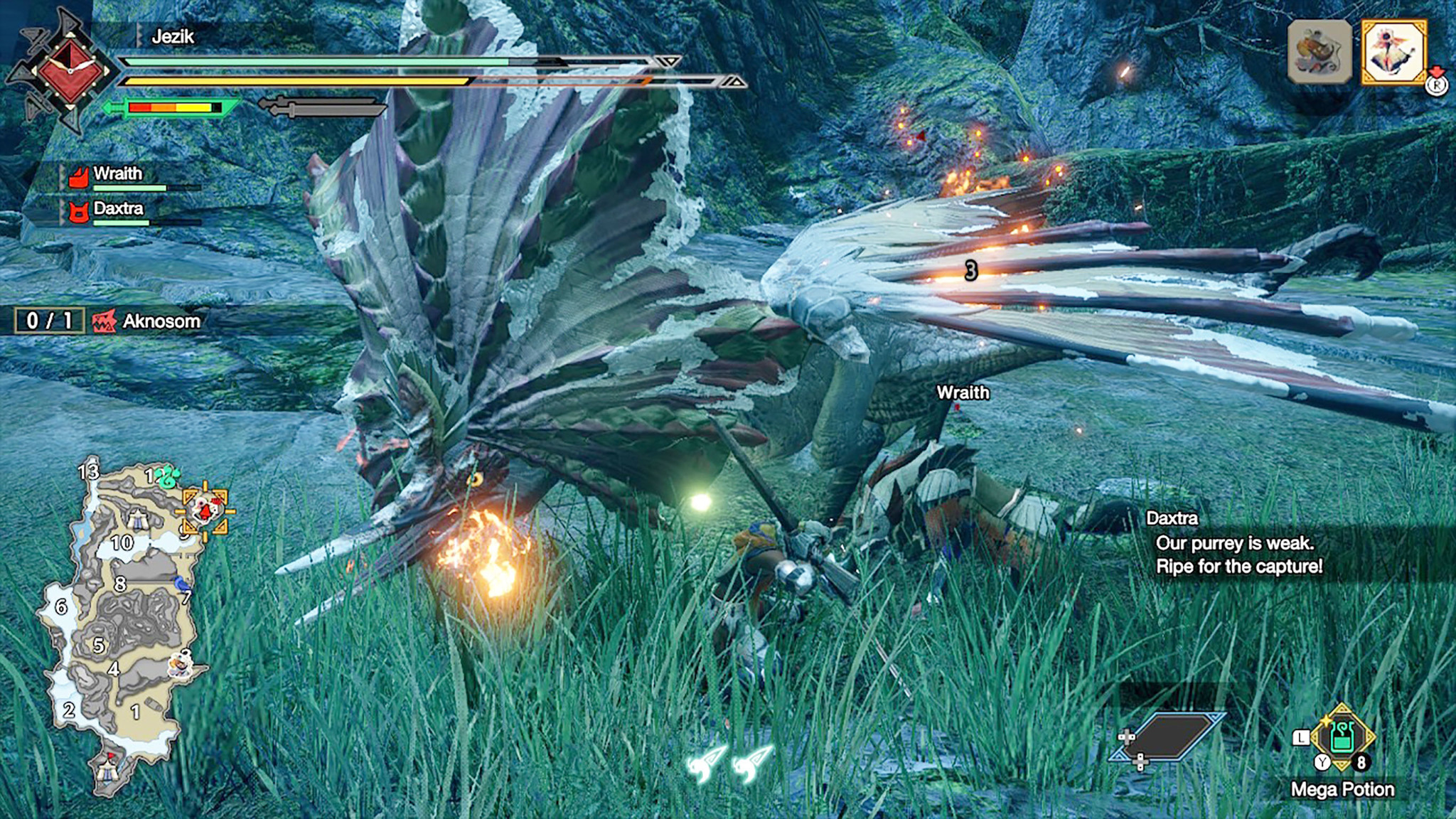This screenshot has height=819, width=1456.
Task: Click the quest timer clock emblem
Action: [x=69, y=69]
